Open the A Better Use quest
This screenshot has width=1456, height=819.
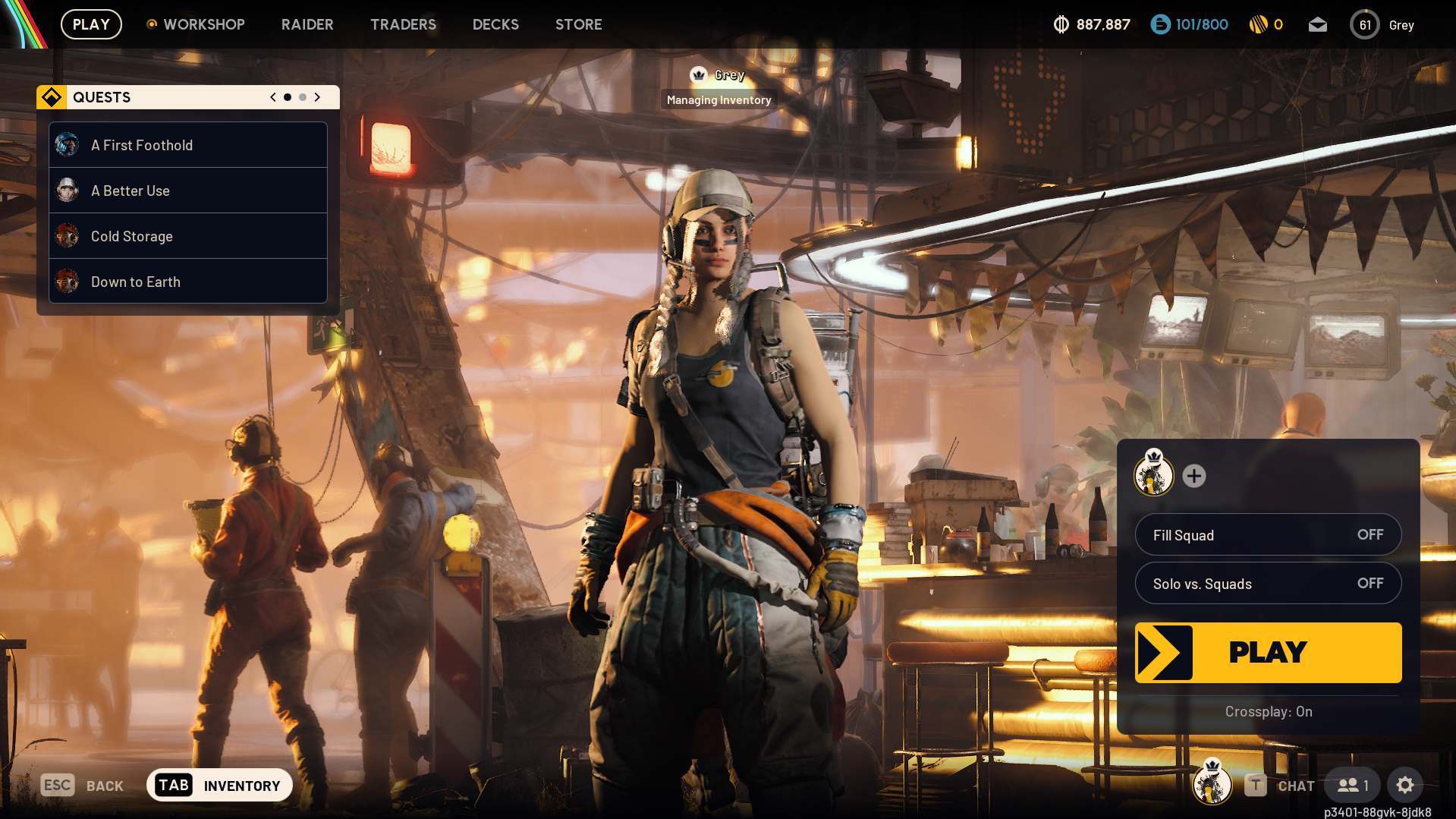(188, 191)
